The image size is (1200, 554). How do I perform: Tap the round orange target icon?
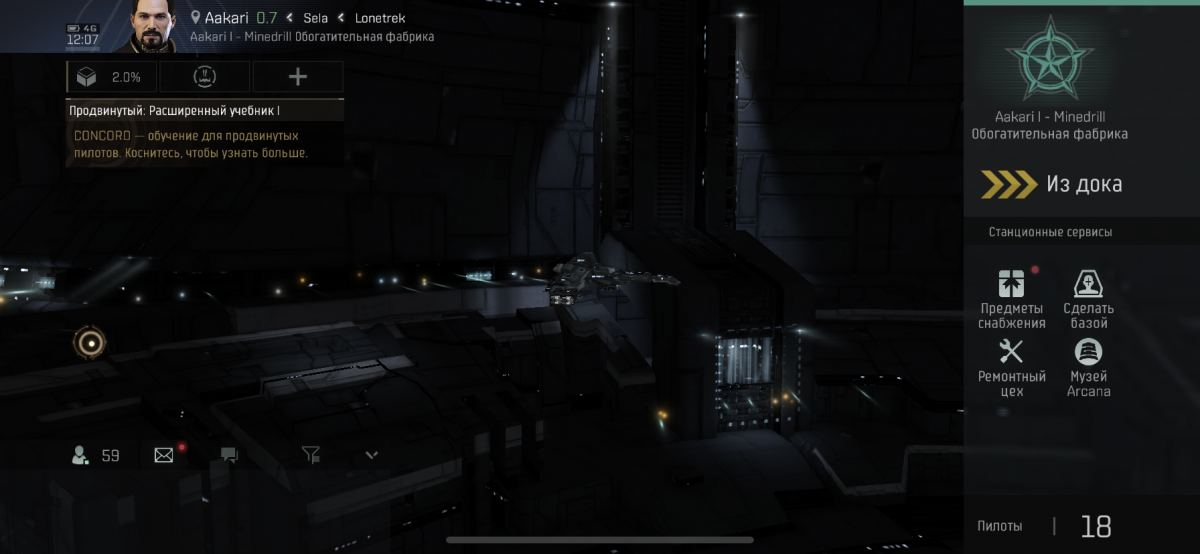coord(90,343)
